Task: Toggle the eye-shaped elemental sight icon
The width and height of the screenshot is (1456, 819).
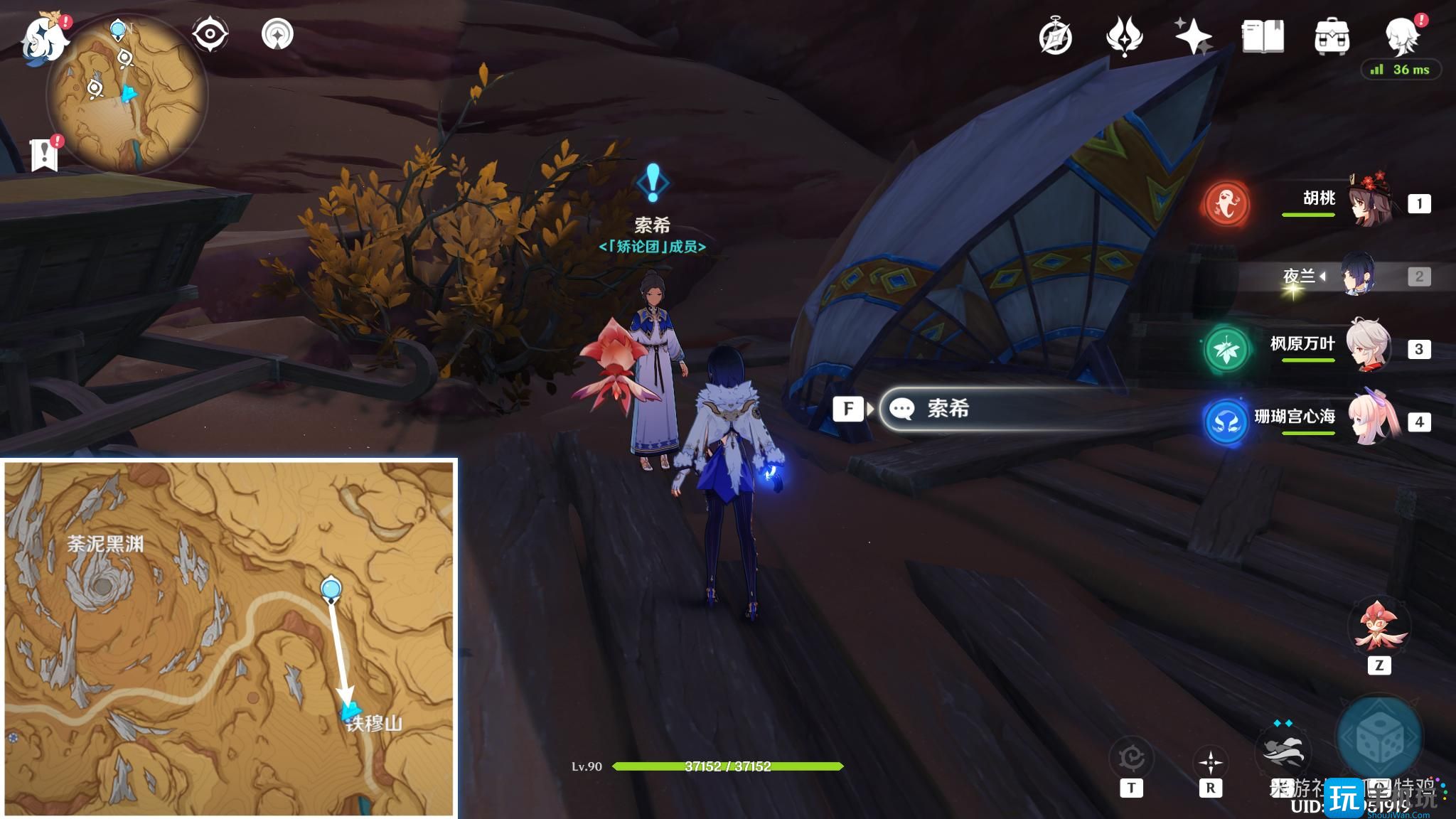Action: [x=210, y=34]
